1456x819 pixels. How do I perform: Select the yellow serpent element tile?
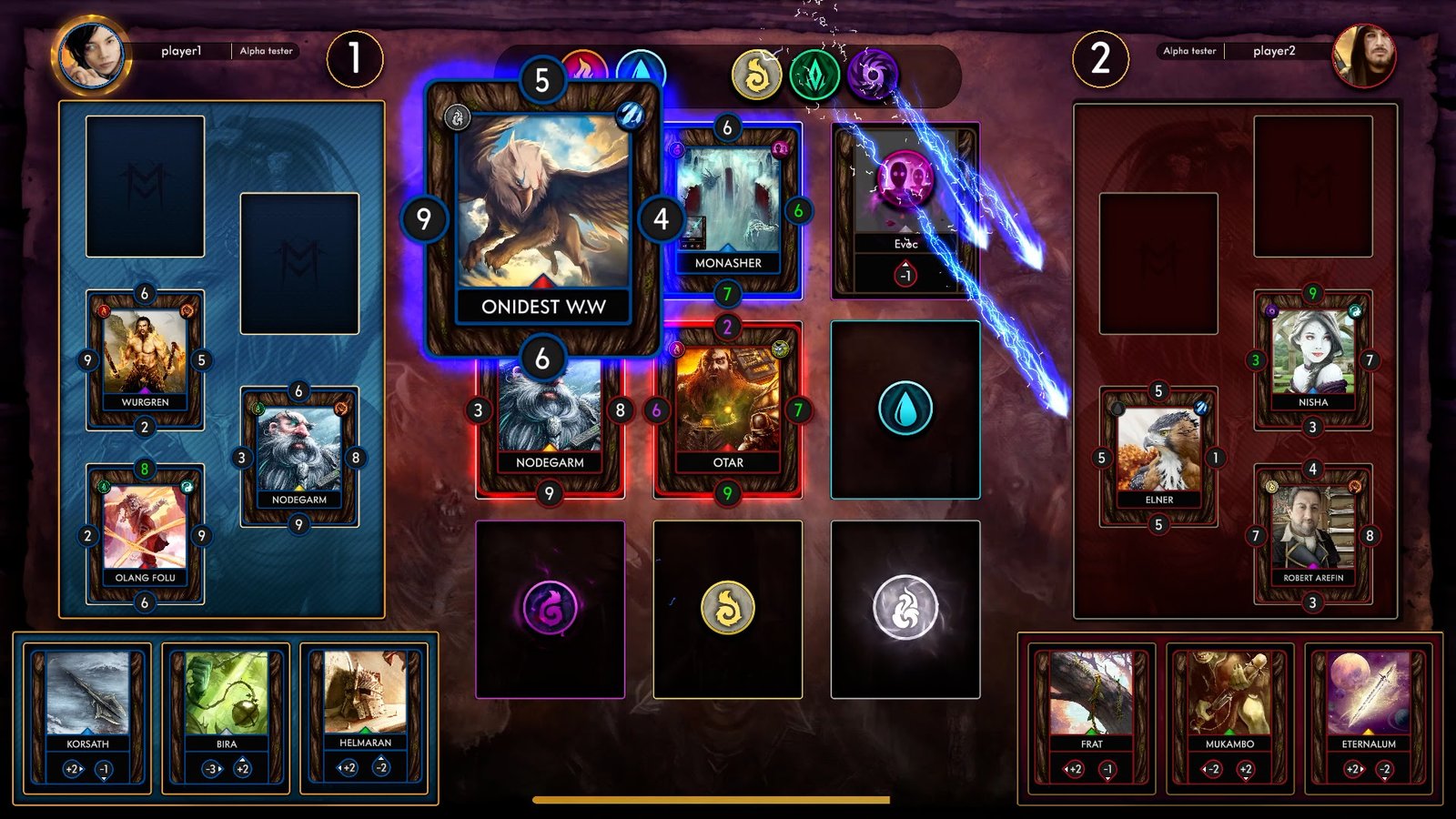click(728, 609)
